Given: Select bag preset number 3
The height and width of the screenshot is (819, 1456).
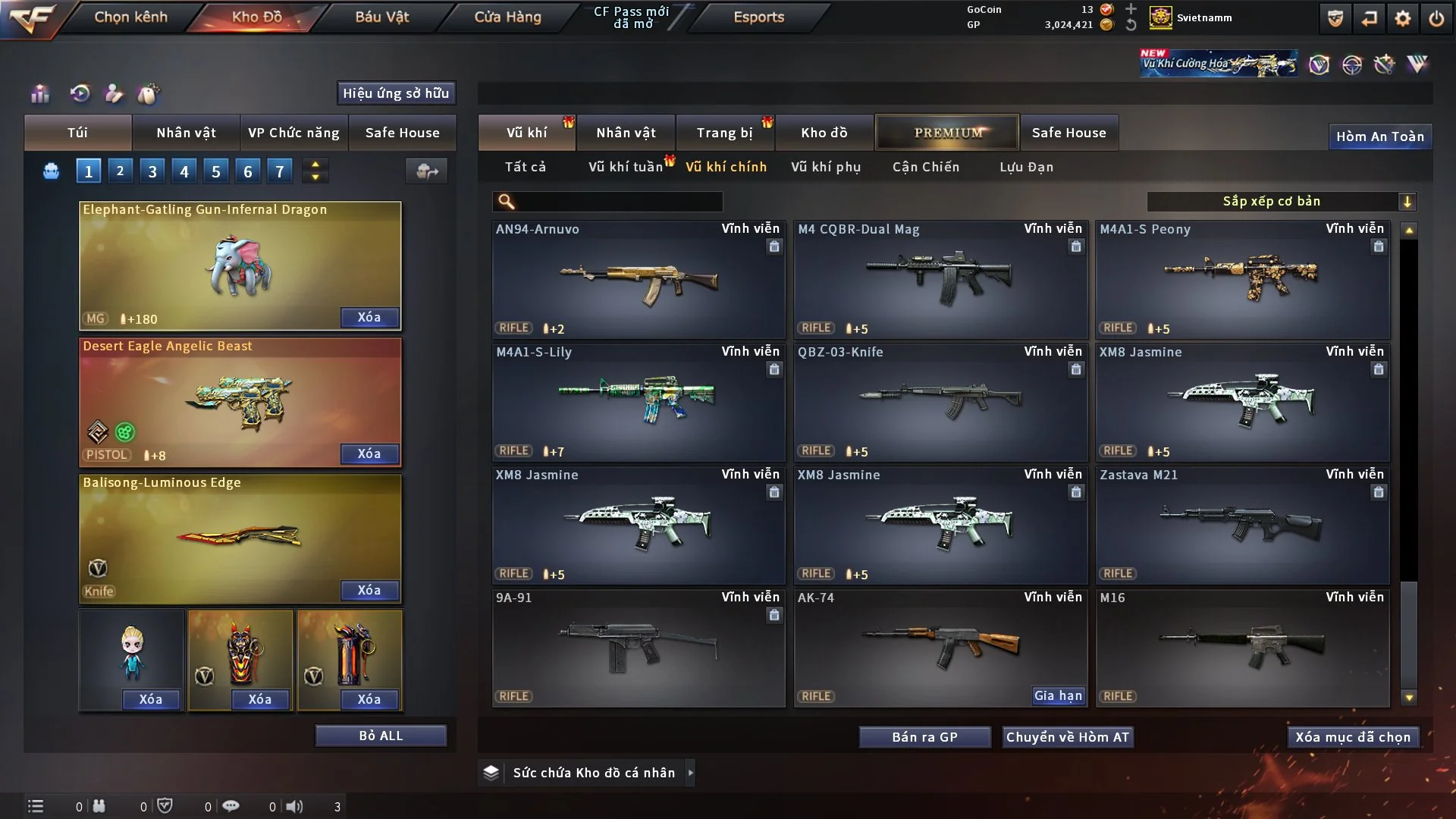Looking at the screenshot, I should point(152,171).
